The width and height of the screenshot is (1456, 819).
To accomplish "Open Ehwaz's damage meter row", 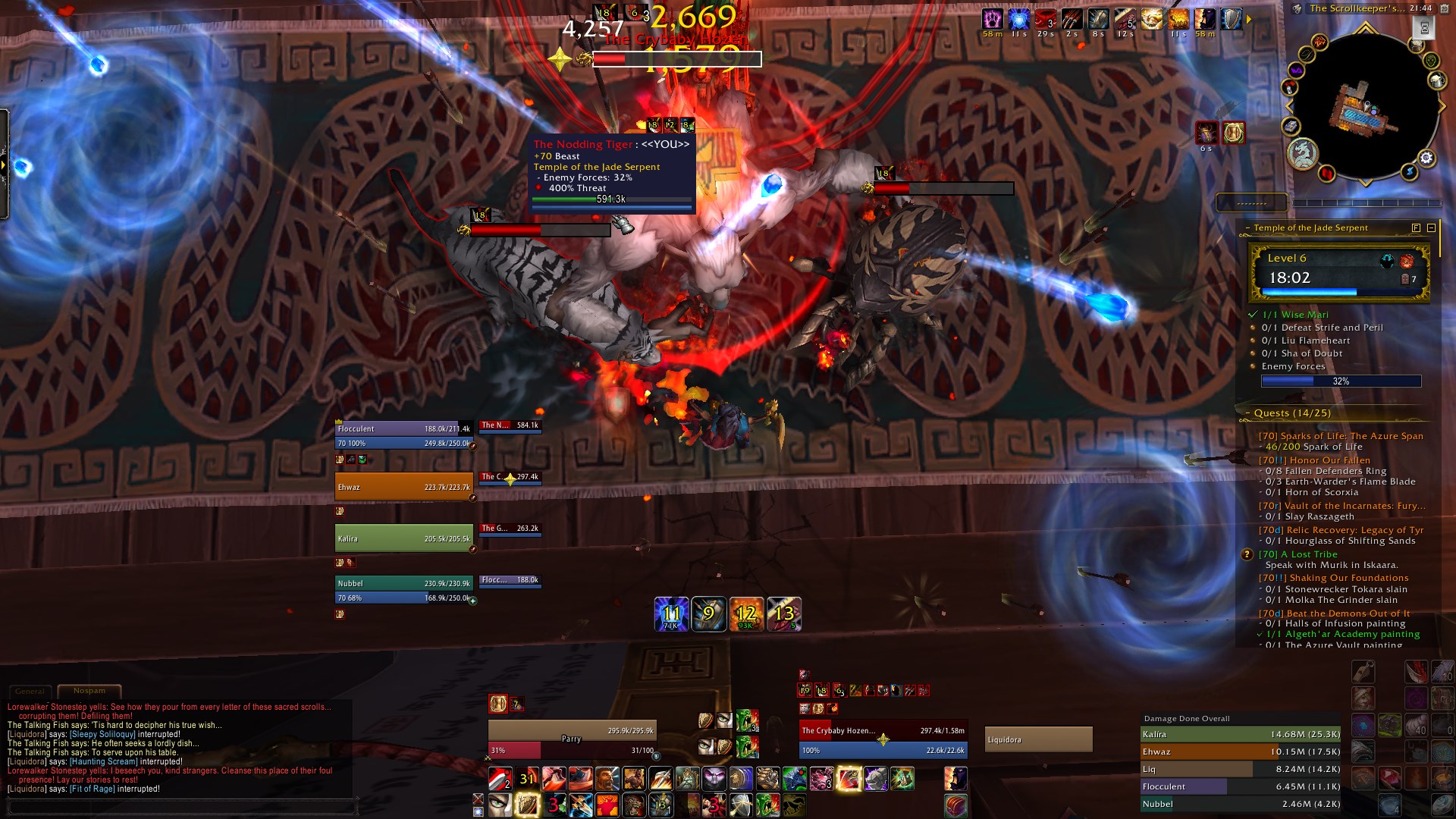I will tap(1240, 752).
